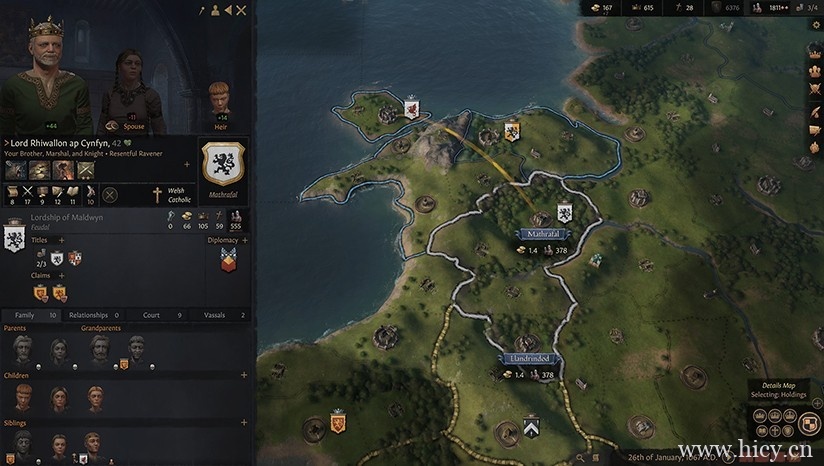Switch to the Relationships tab
This screenshot has height=466, width=824.
click(96, 315)
